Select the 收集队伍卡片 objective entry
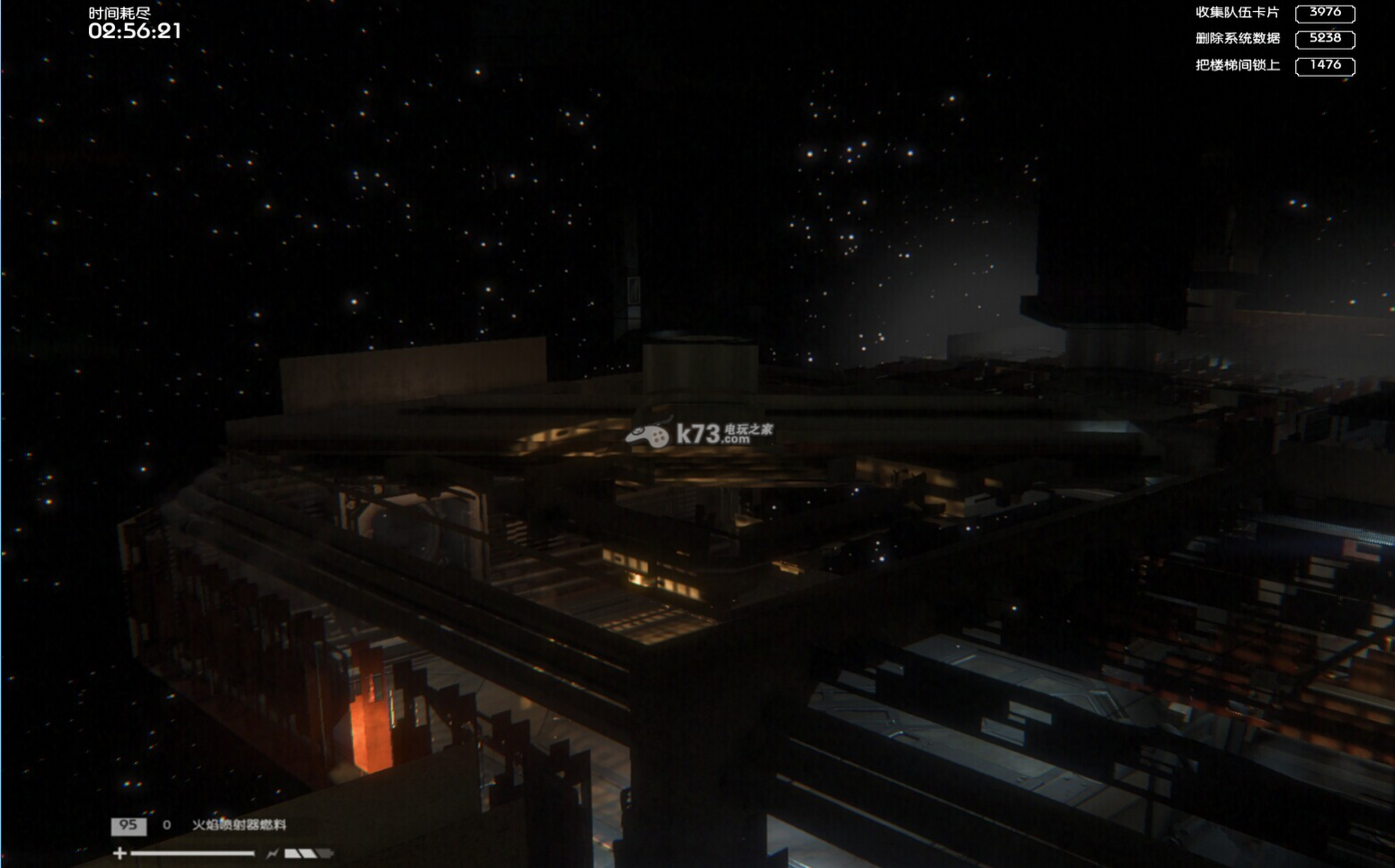Screen dimensions: 1395x868 pyautogui.click(x=1237, y=13)
